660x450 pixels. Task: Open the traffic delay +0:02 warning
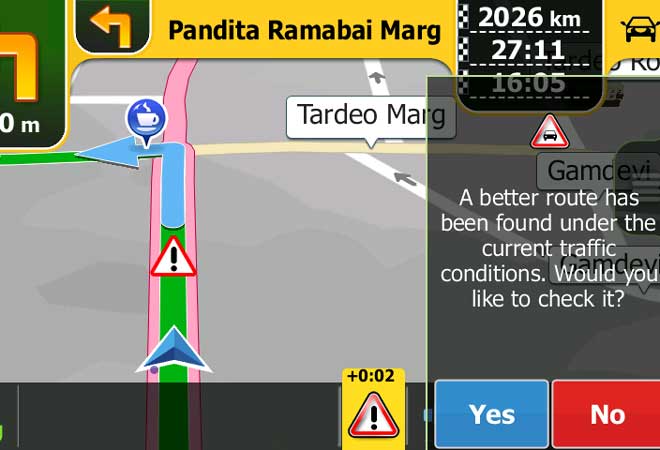[373, 407]
